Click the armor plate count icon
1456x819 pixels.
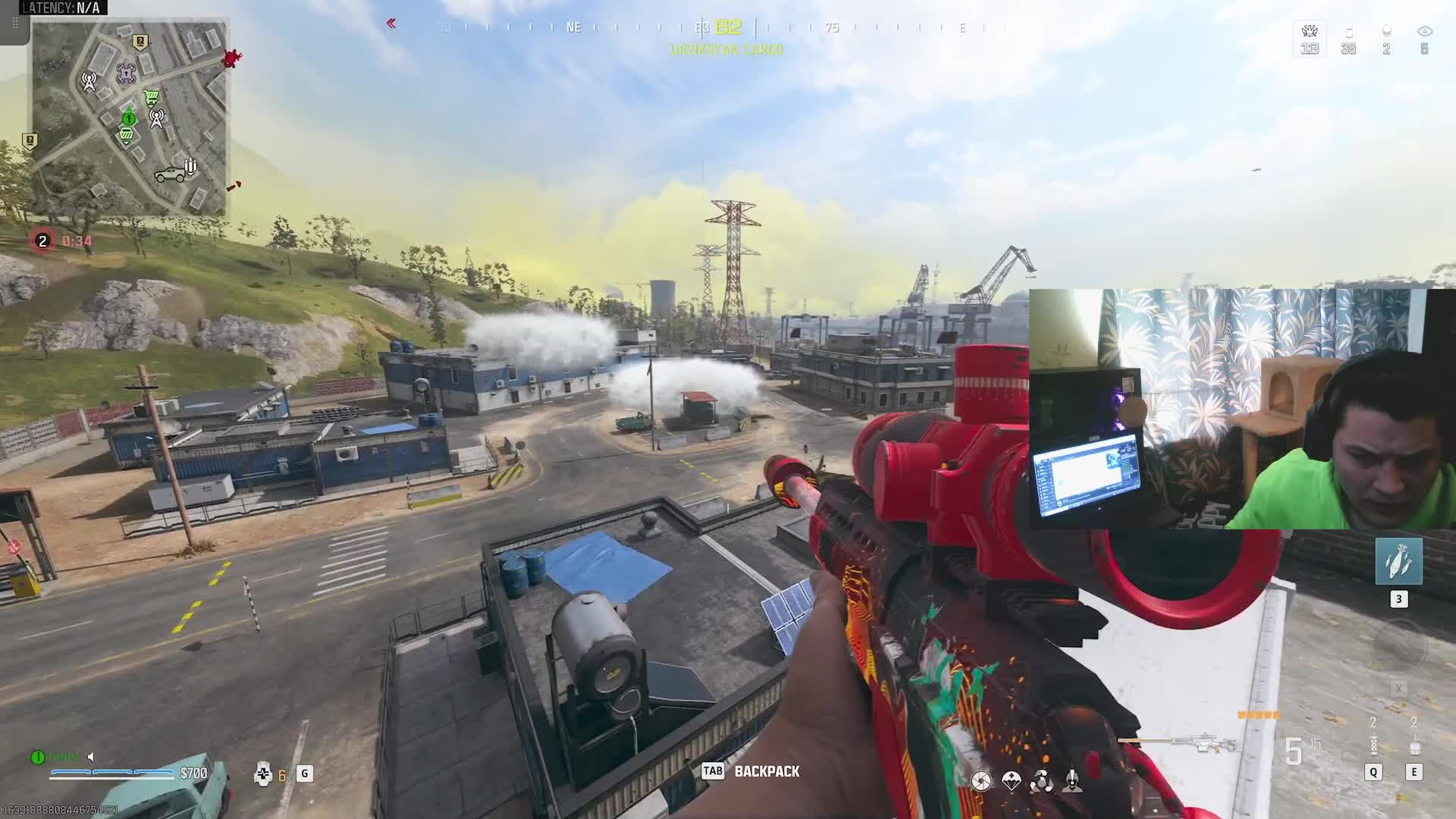coord(263,774)
